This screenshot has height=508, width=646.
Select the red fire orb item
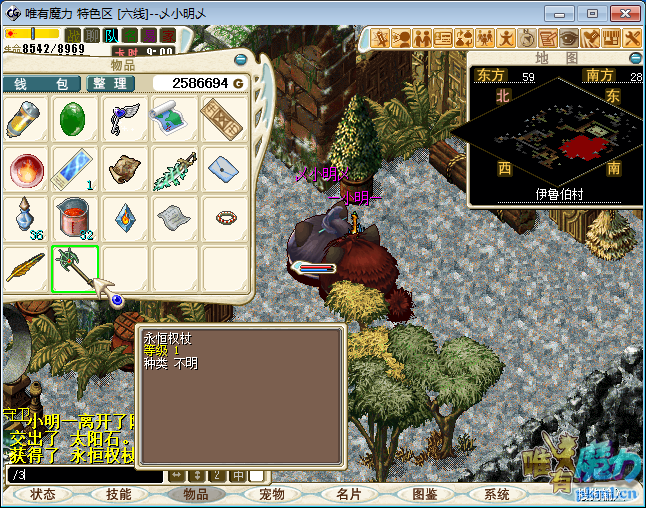(25, 170)
